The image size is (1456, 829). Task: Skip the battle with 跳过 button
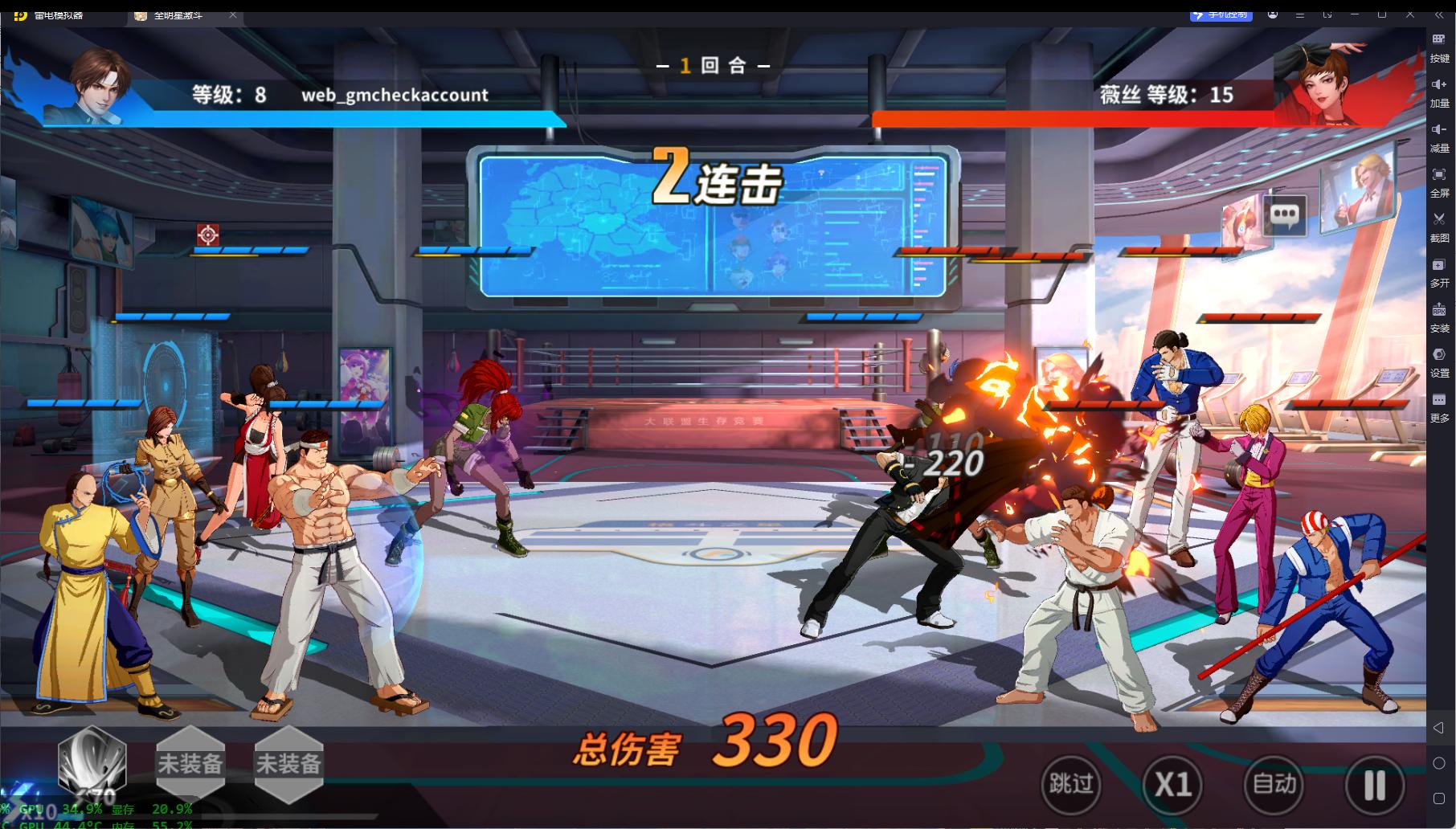coord(1071,784)
